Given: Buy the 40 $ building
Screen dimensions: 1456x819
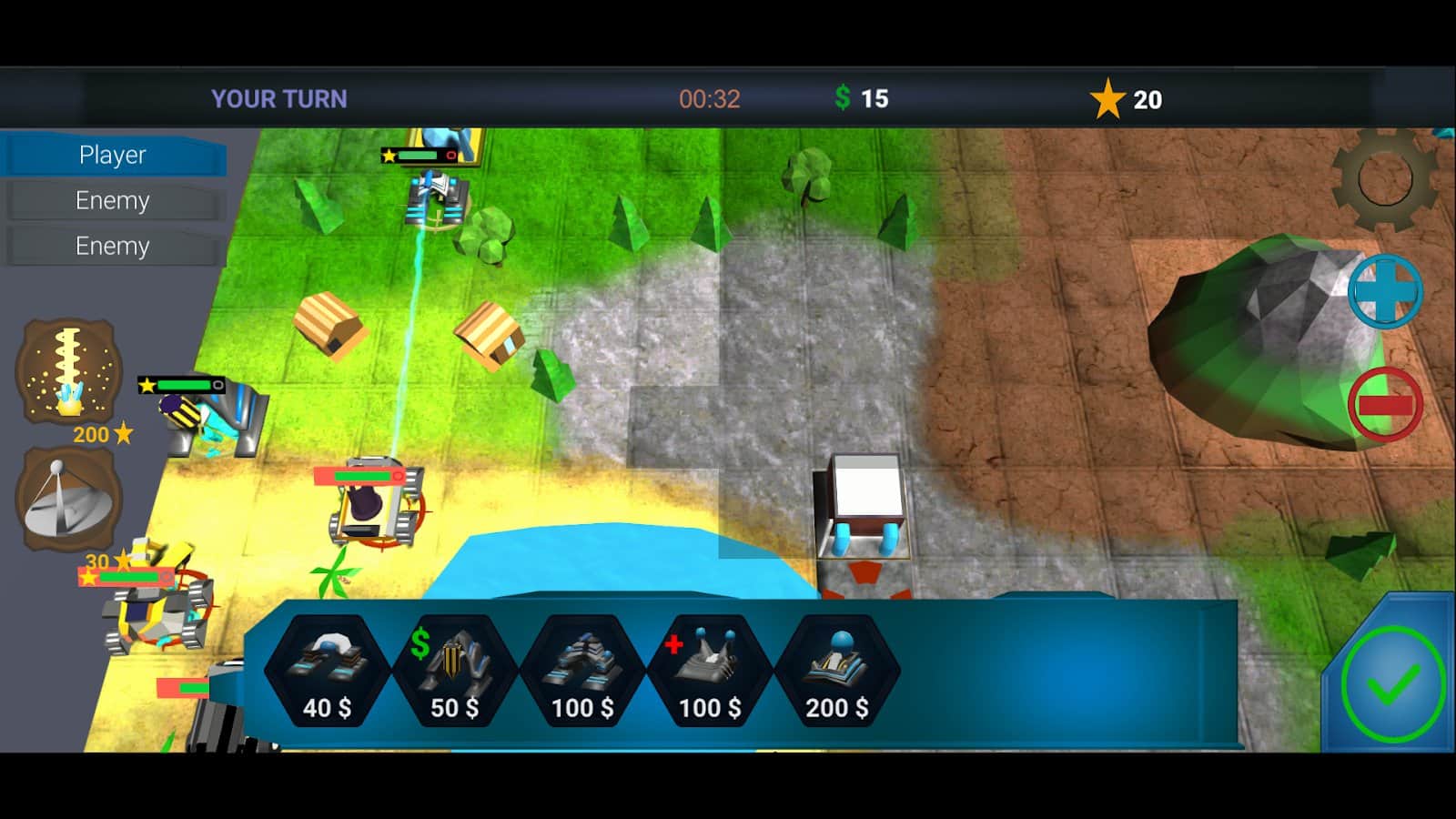Looking at the screenshot, I should click(327, 672).
